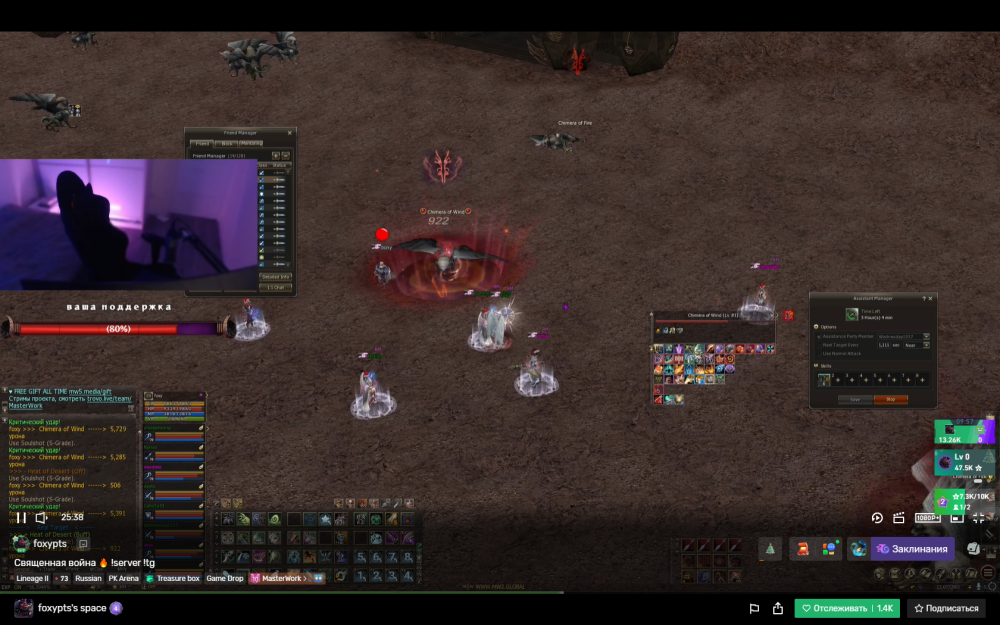This screenshot has height=625, width=1000.
Task: Switch to the Block tab
Action: click(226, 144)
